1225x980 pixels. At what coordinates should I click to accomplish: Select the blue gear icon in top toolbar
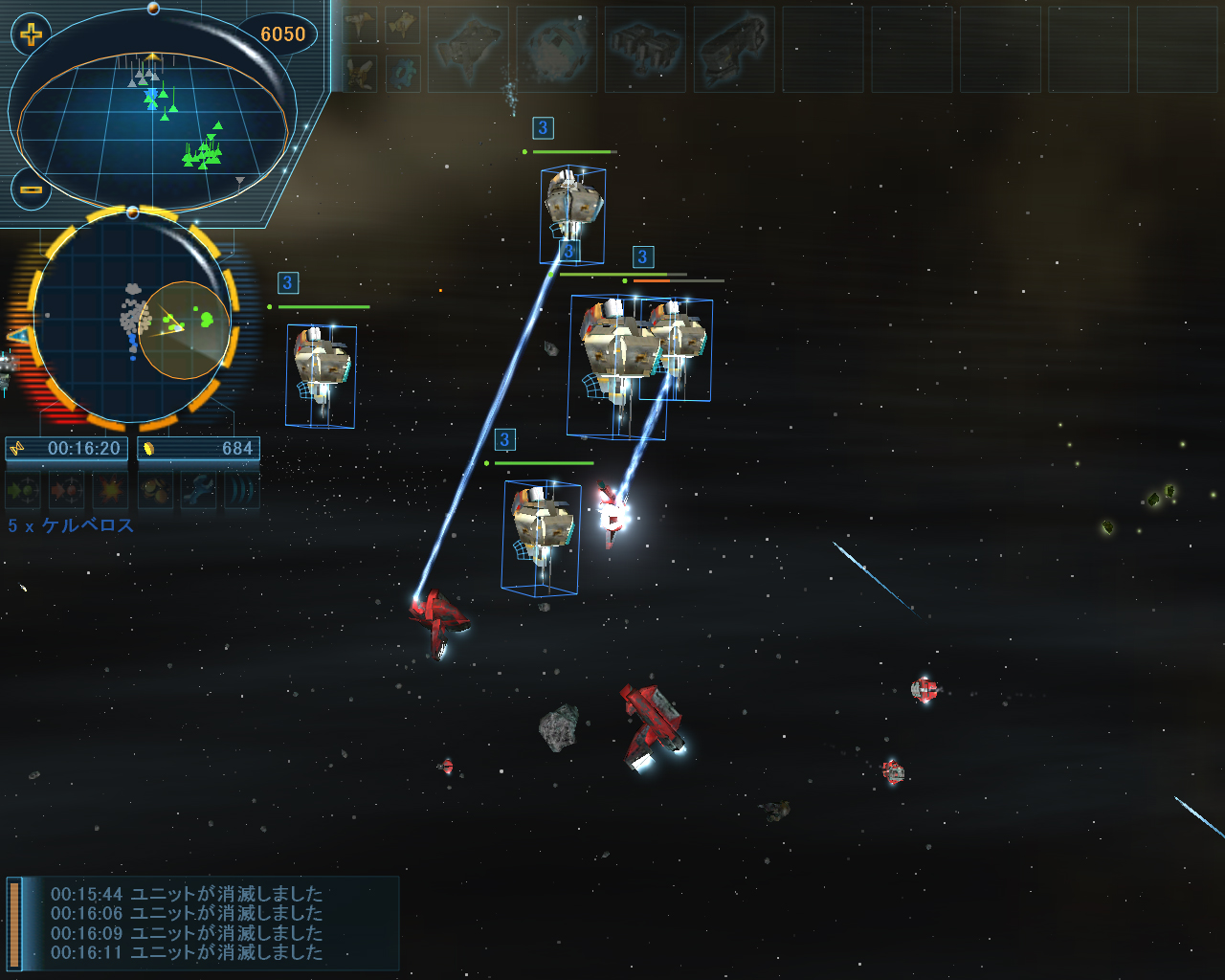[x=403, y=73]
